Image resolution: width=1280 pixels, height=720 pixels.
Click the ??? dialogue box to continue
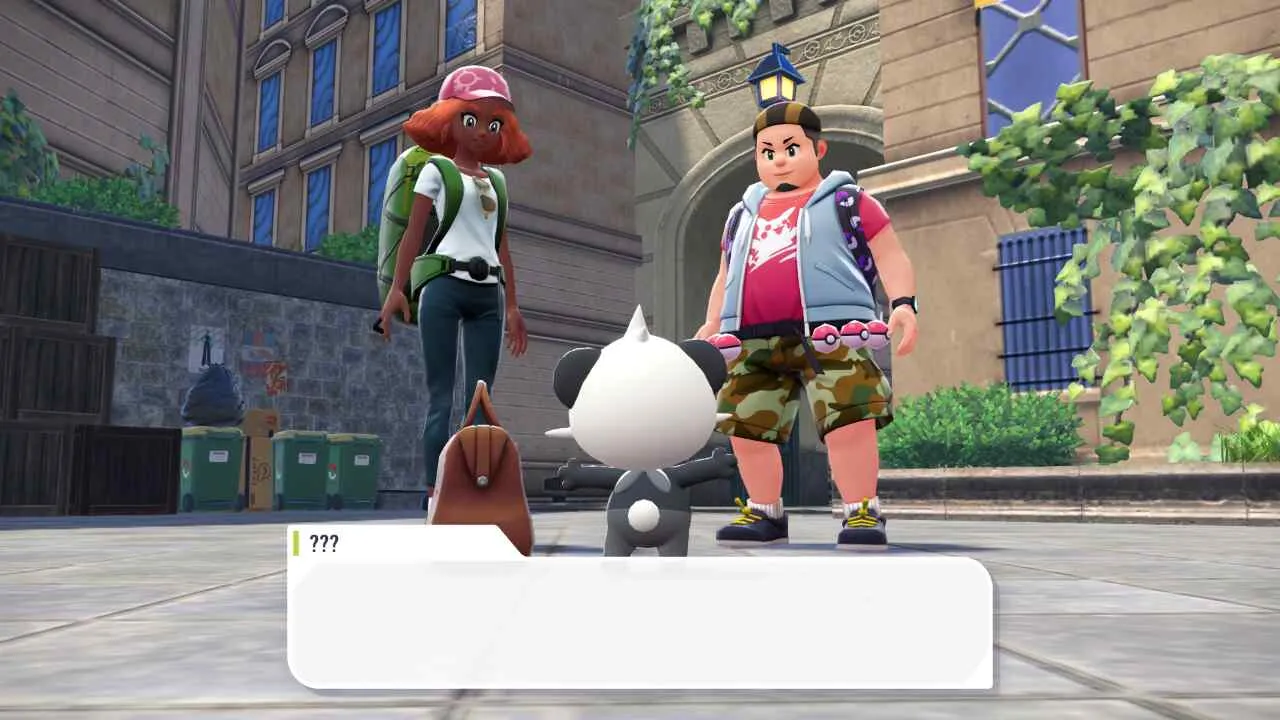(640, 620)
